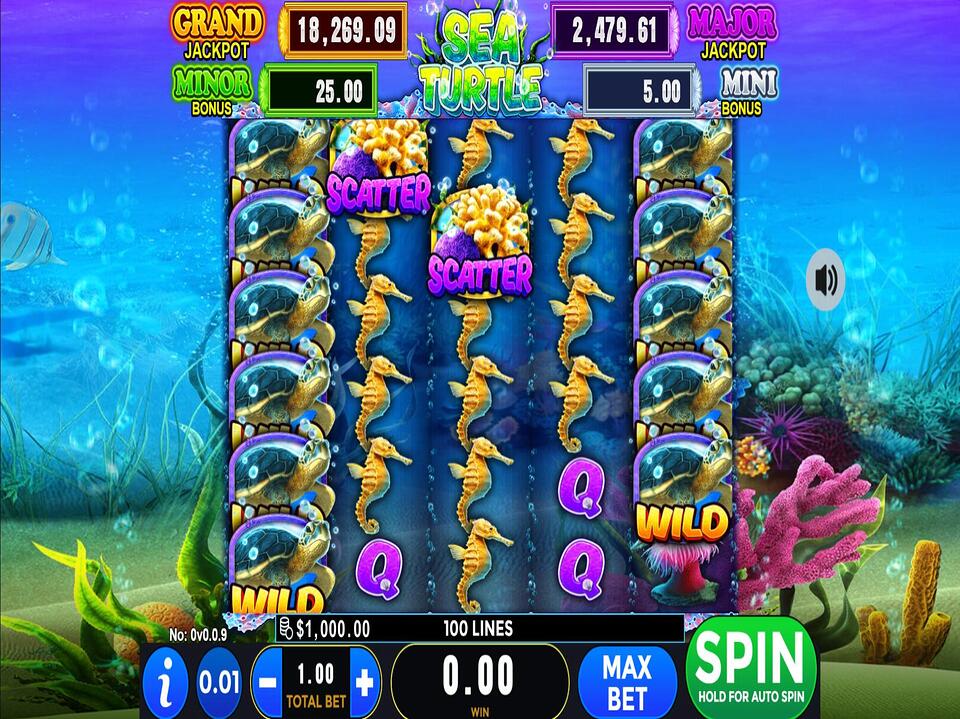Change the 0.01 coin denomination
The image size is (960, 719).
coord(218,683)
